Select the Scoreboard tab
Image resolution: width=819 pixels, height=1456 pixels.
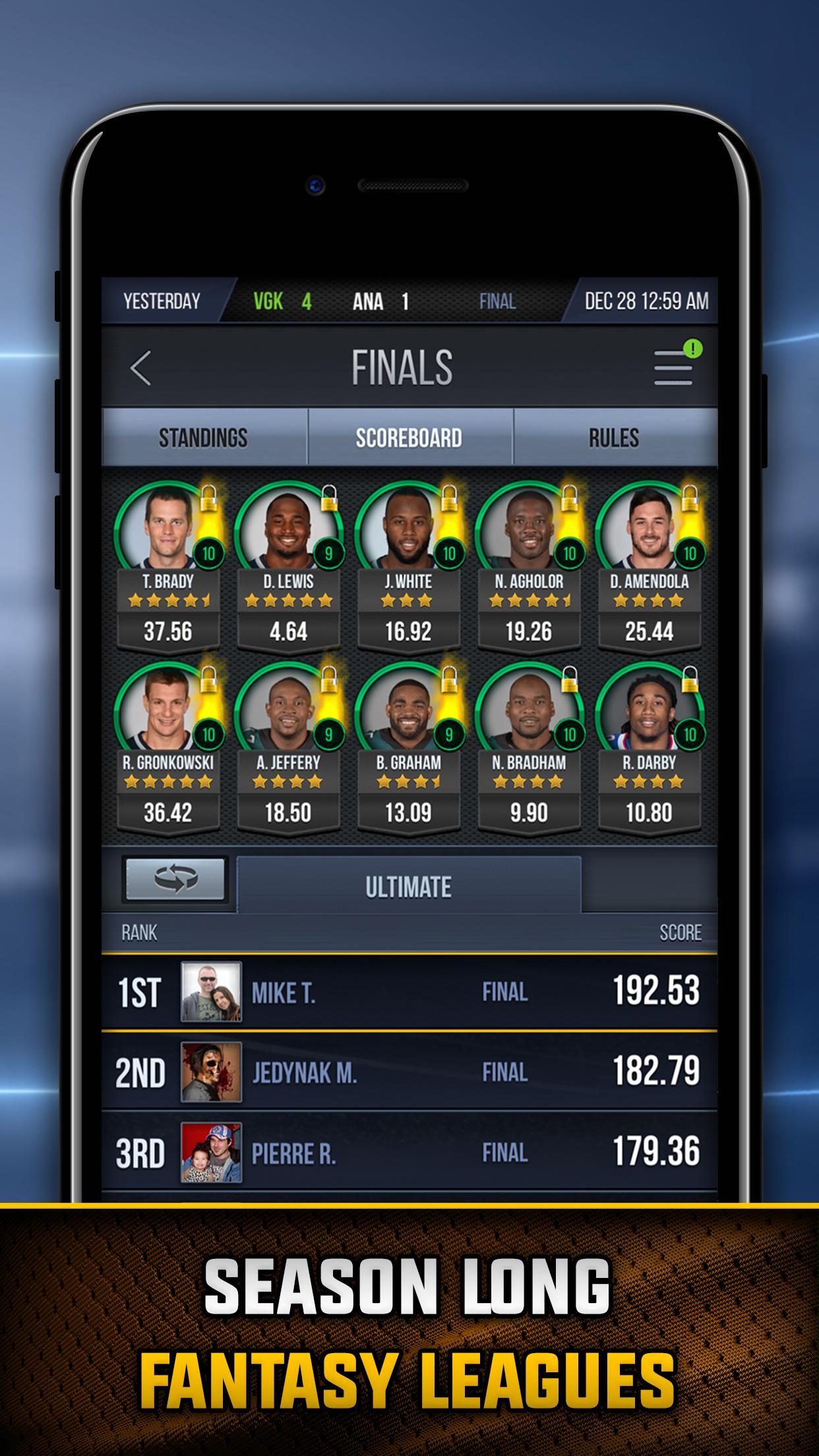click(409, 438)
